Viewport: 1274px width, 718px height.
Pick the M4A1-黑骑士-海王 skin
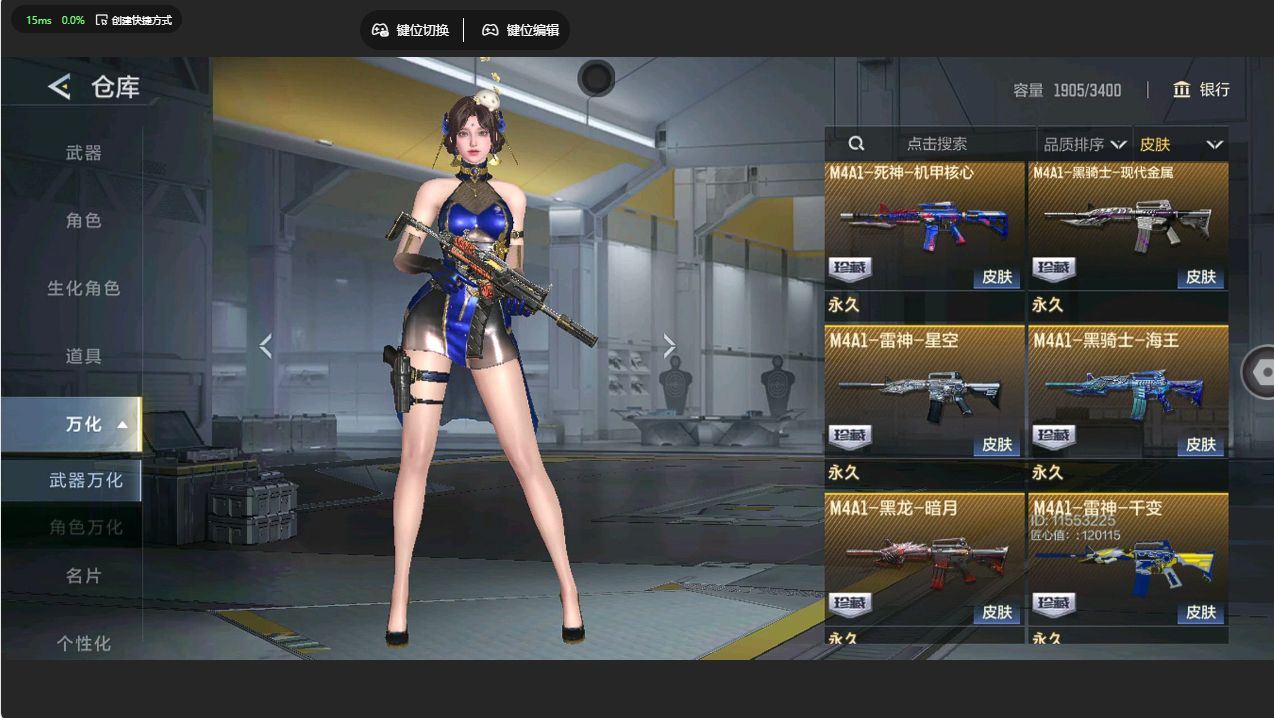(x=1129, y=392)
